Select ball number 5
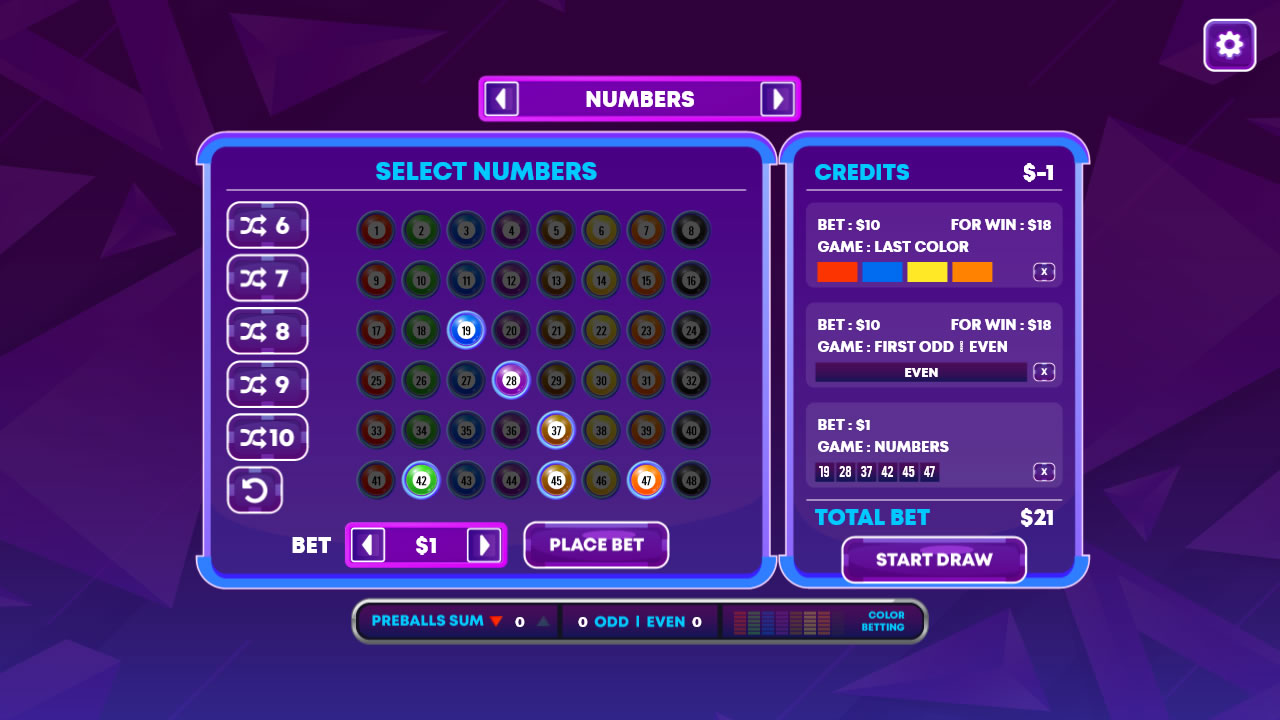The height and width of the screenshot is (720, 1280). point(556,230)
